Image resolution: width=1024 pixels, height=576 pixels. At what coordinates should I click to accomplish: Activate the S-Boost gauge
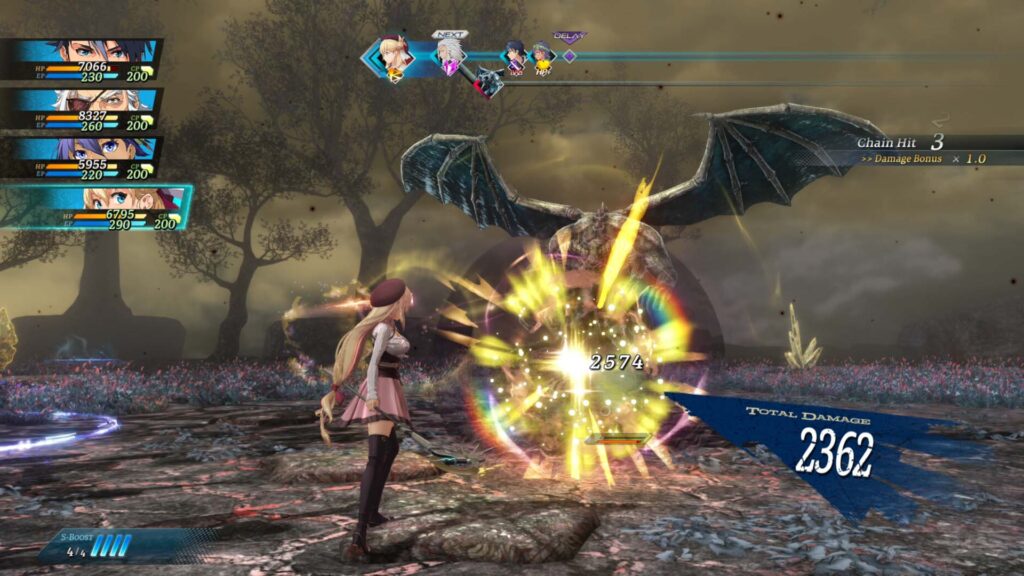tap(112, 545)
